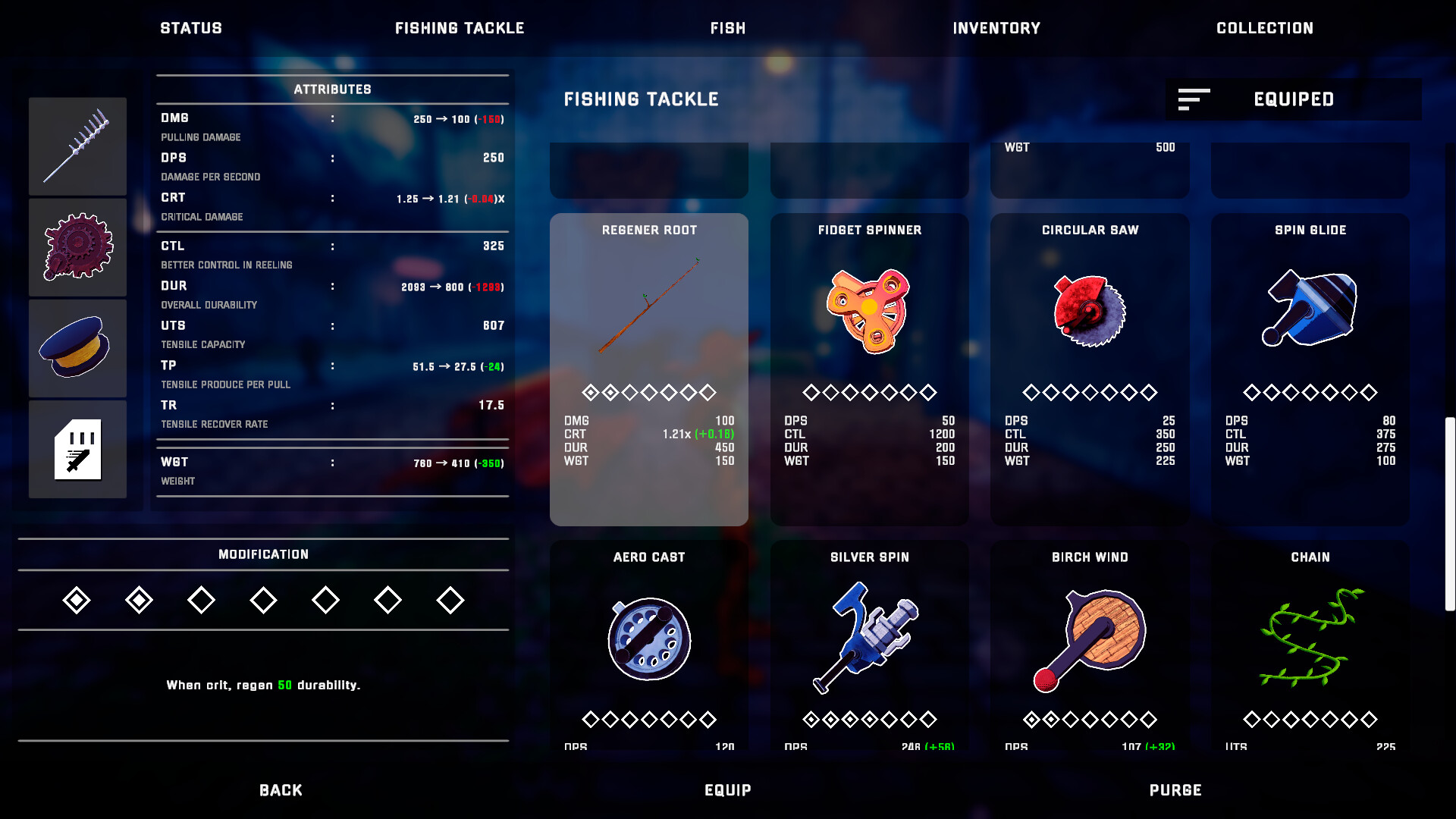
Task: Select the fishing hat sidebar icon
Action: pos(77,348)
